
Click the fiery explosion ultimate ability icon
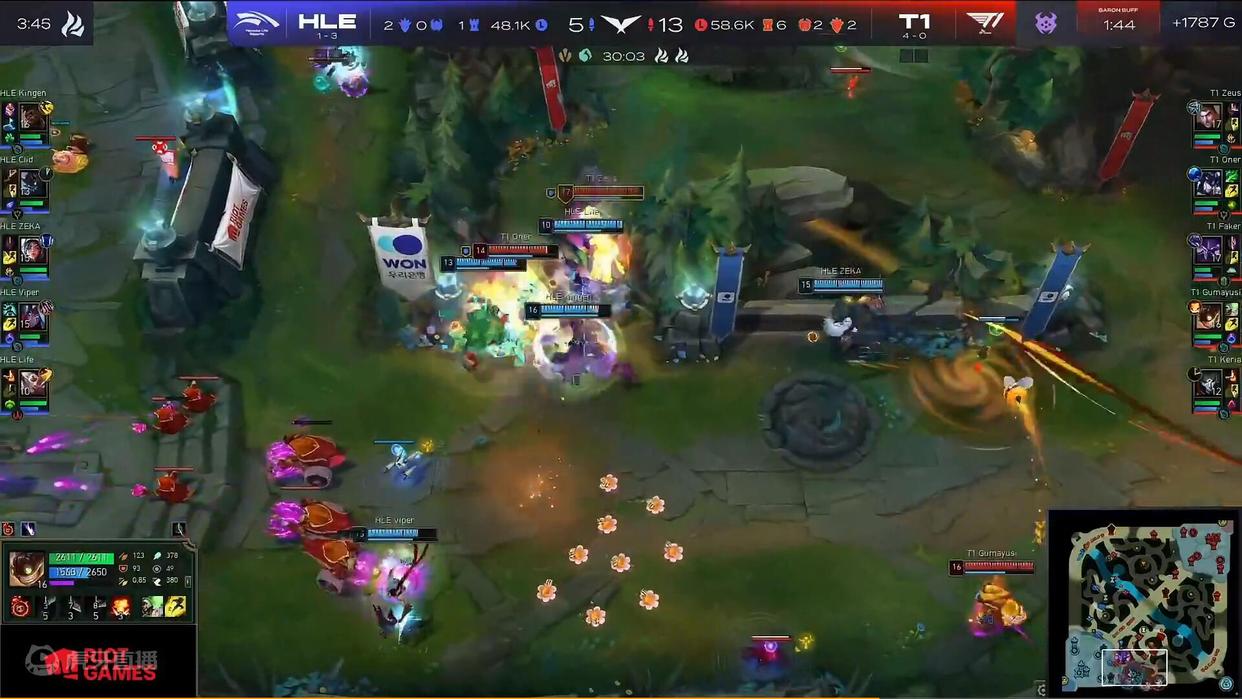pos(121,606)
